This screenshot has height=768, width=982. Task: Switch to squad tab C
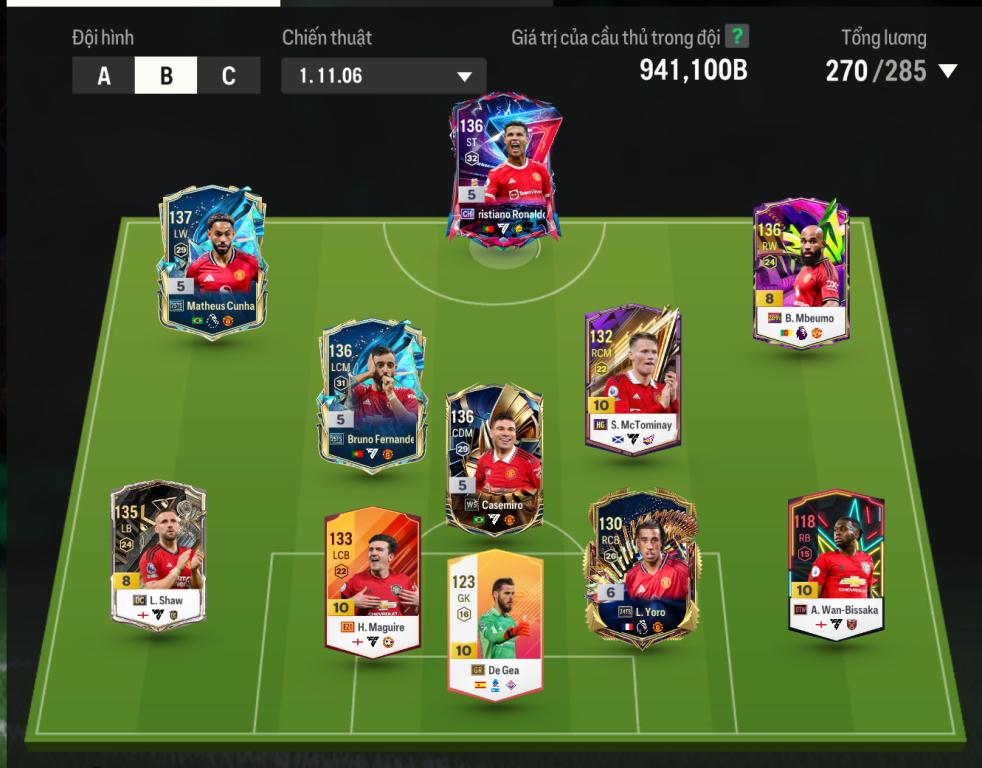(x=228, y=76)
